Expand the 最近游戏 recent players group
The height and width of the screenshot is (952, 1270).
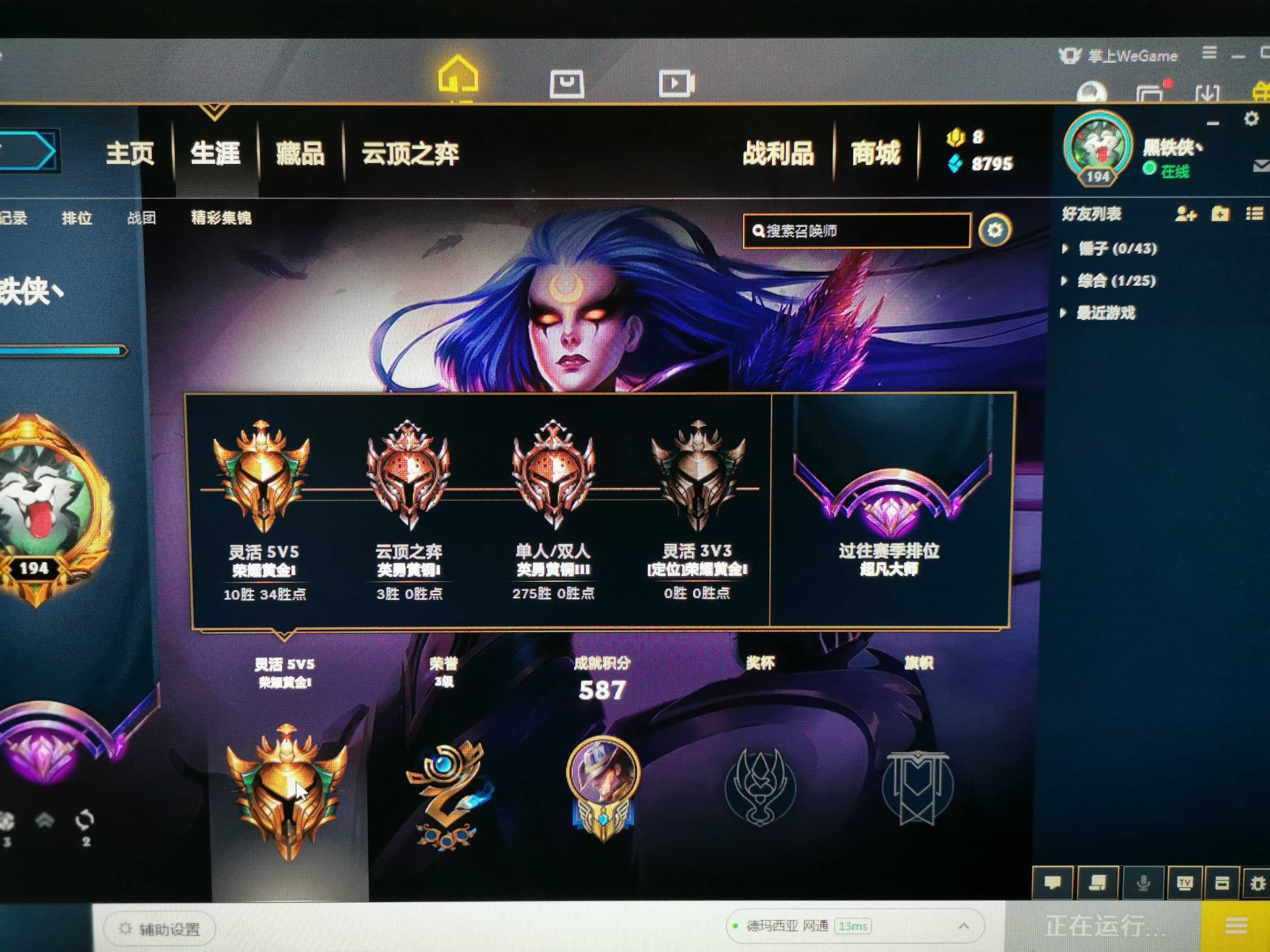1105,313
